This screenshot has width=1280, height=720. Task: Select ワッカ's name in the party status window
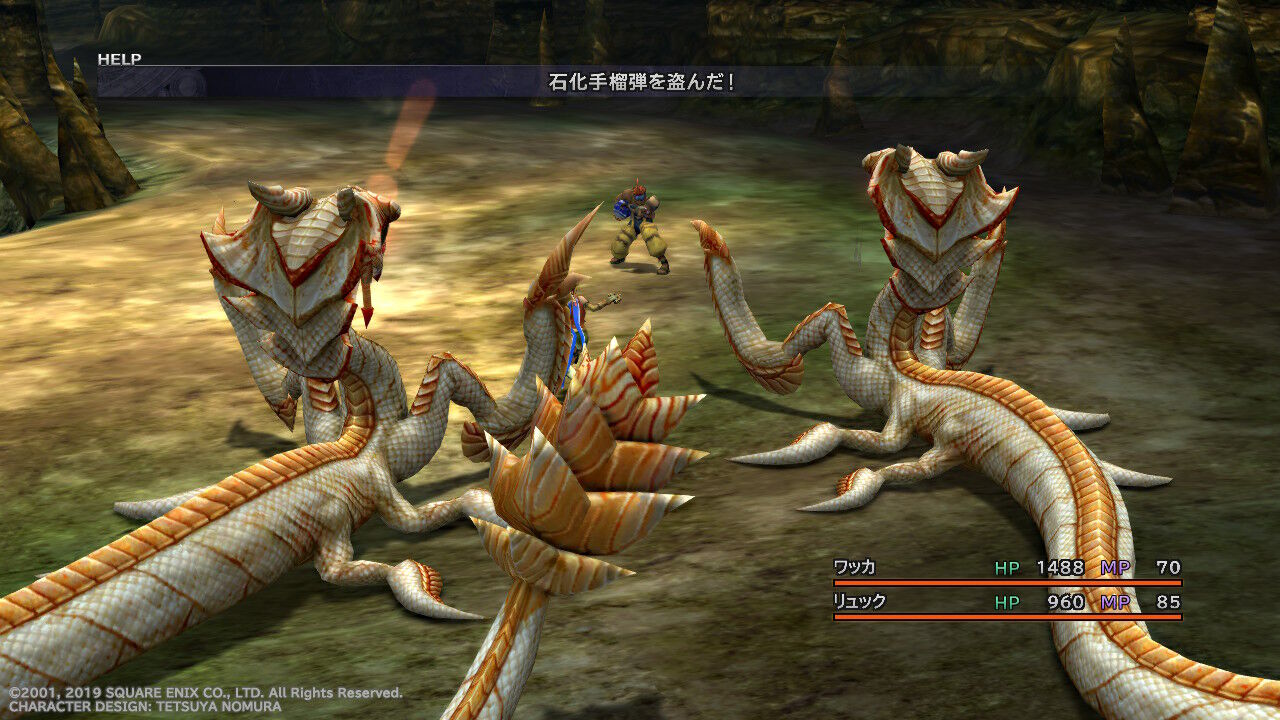857,565
